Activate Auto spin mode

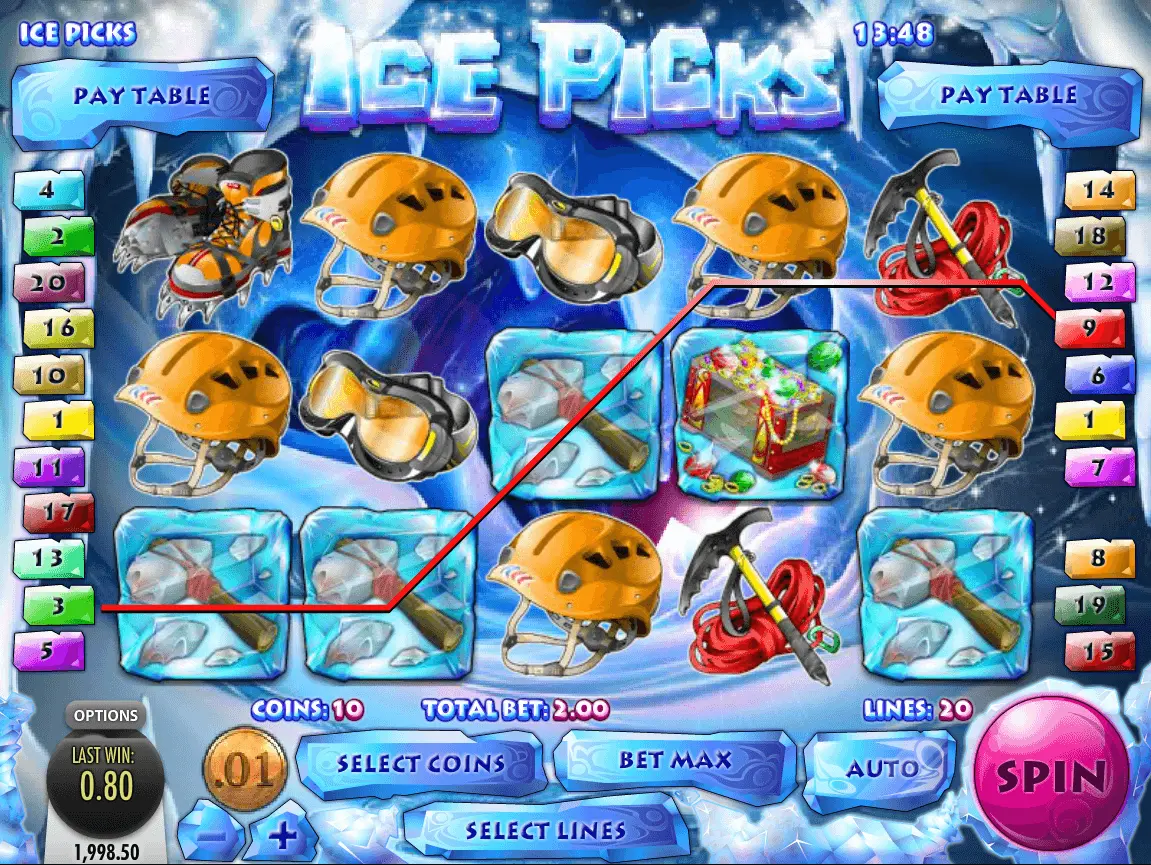pyautogui.click(x=881, y=768)
